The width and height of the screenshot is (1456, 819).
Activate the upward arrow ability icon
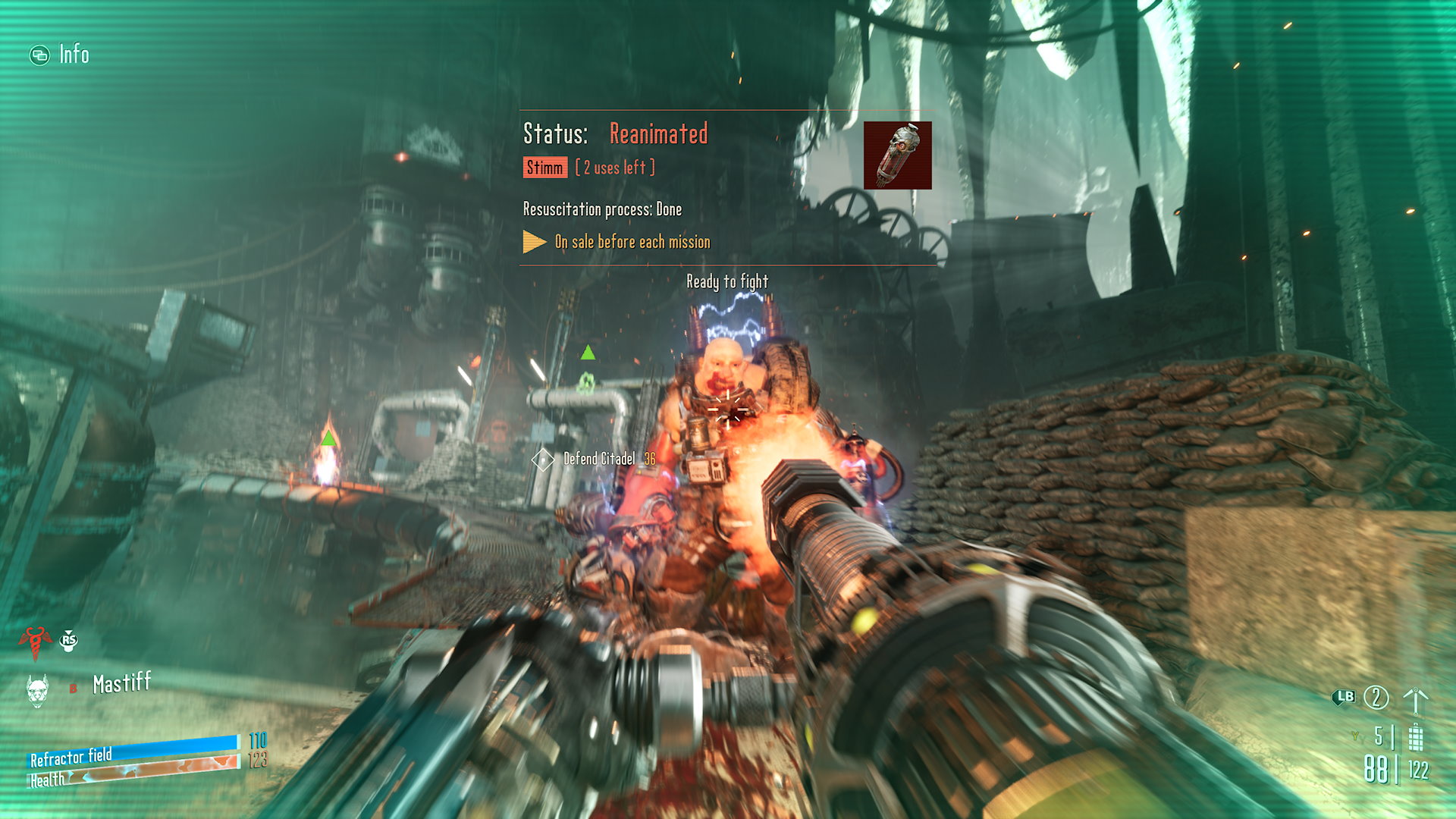1415,699
